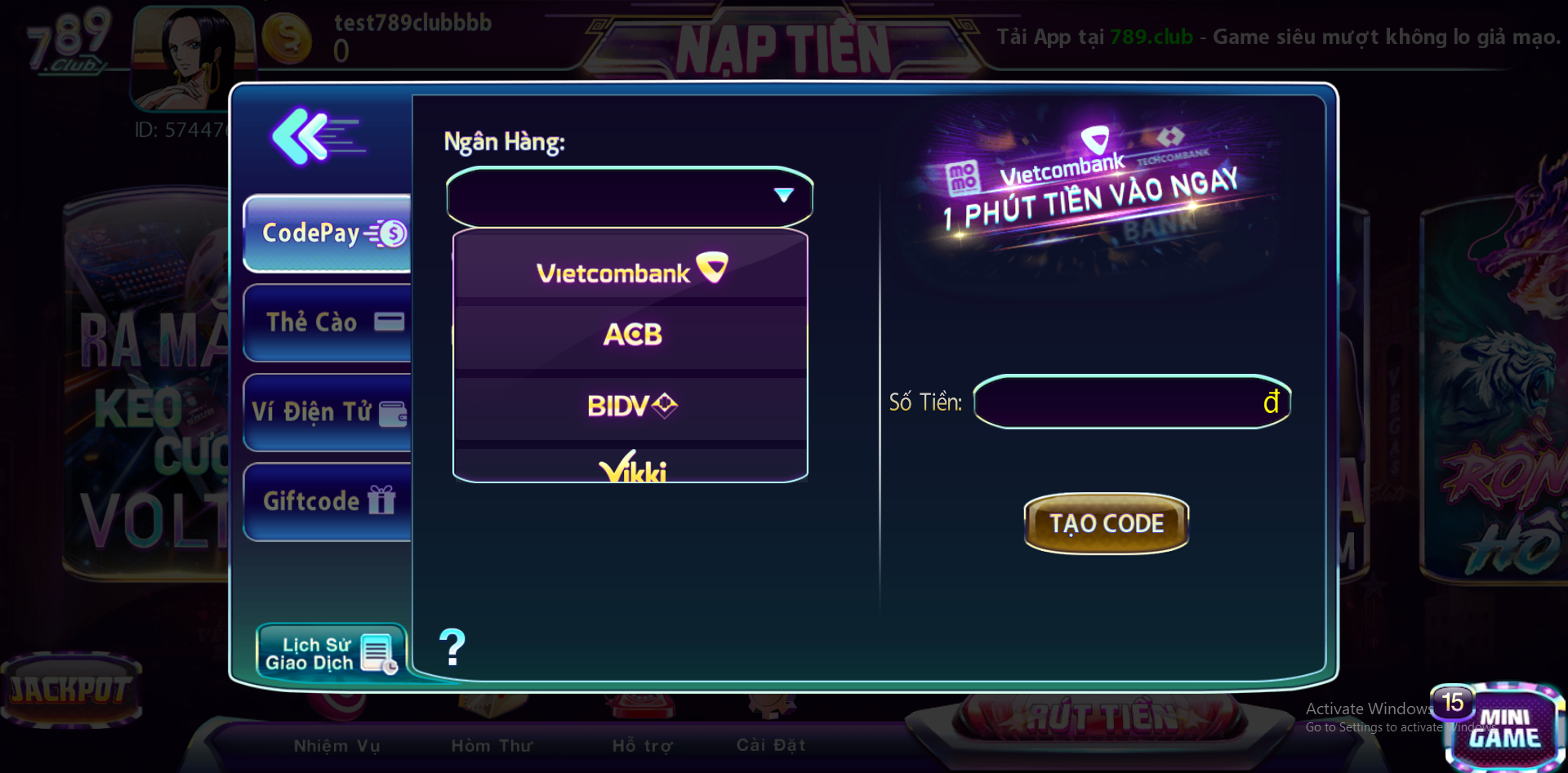Toggle the Ngân Hàng bank dropdown
Viewport: 1568px width, 773px height.
coord(629,196)
